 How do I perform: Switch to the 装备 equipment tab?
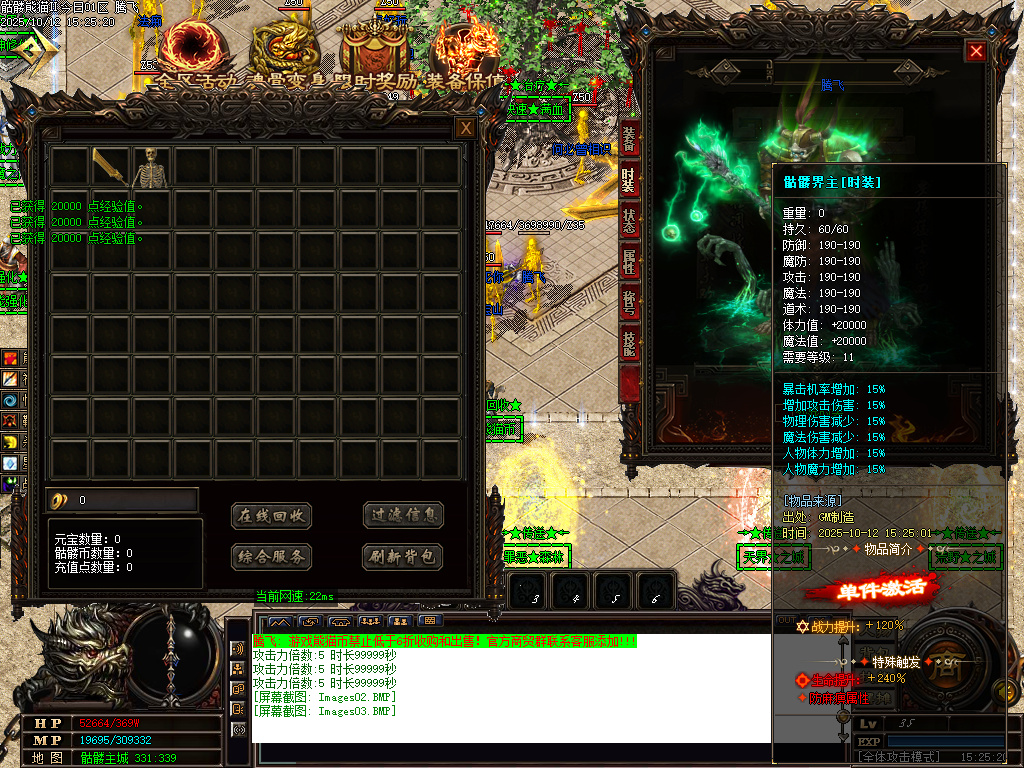pos(629,140)
